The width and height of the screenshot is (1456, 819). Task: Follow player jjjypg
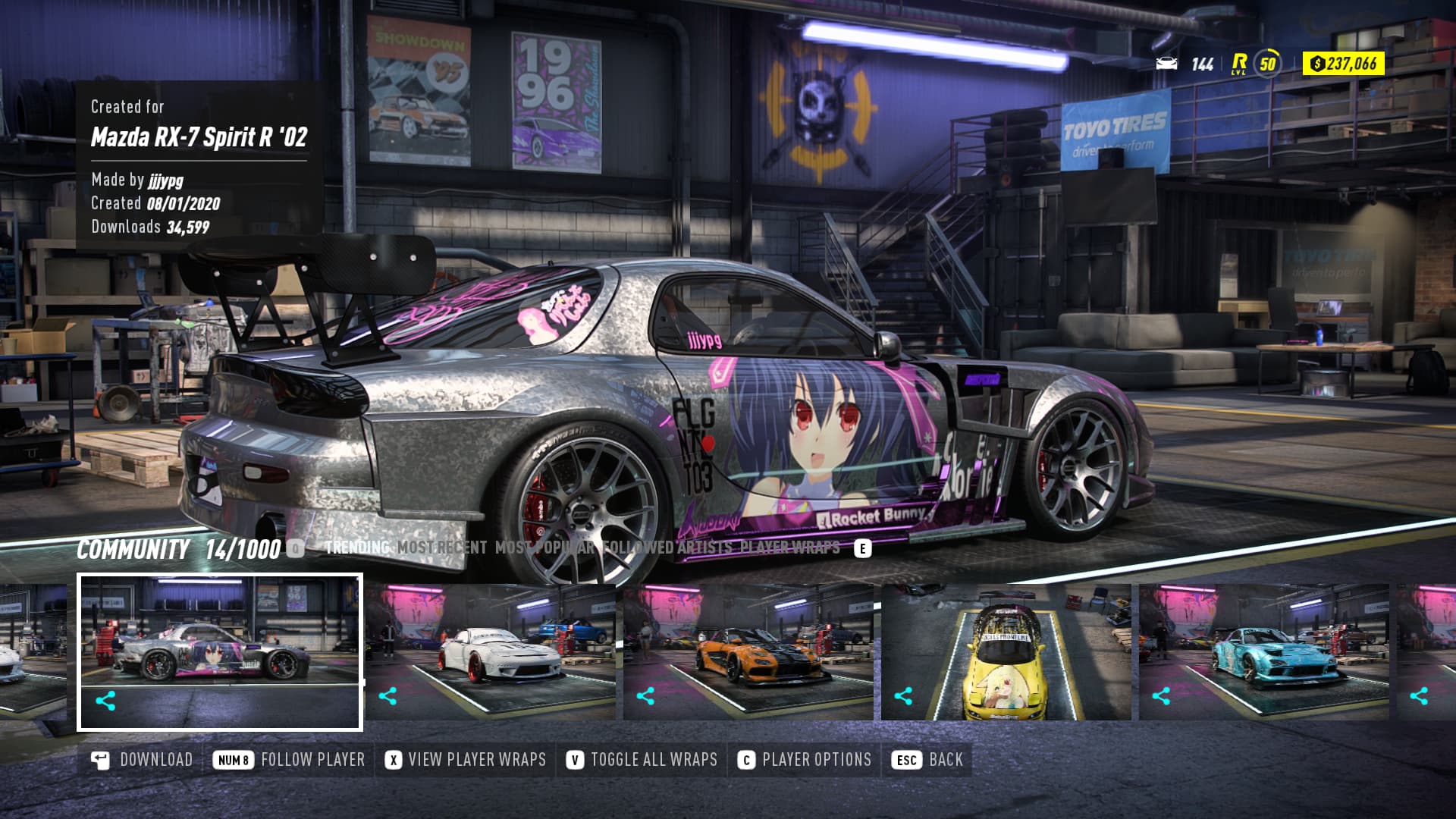tap(290, 760)
